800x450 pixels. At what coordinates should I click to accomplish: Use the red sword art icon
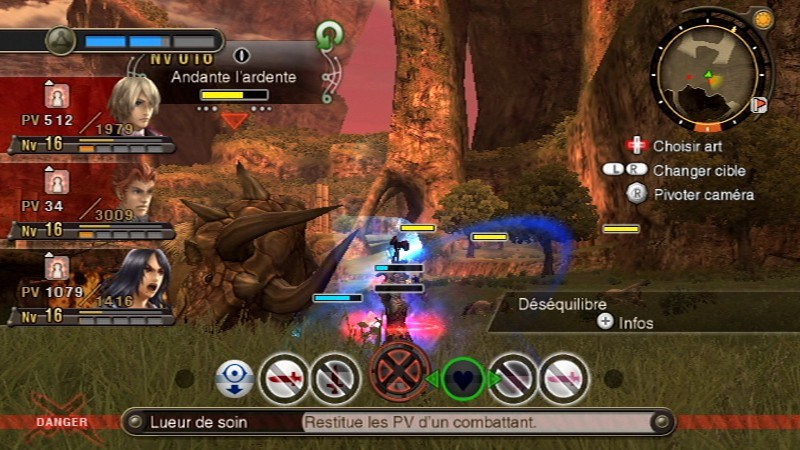284,379
